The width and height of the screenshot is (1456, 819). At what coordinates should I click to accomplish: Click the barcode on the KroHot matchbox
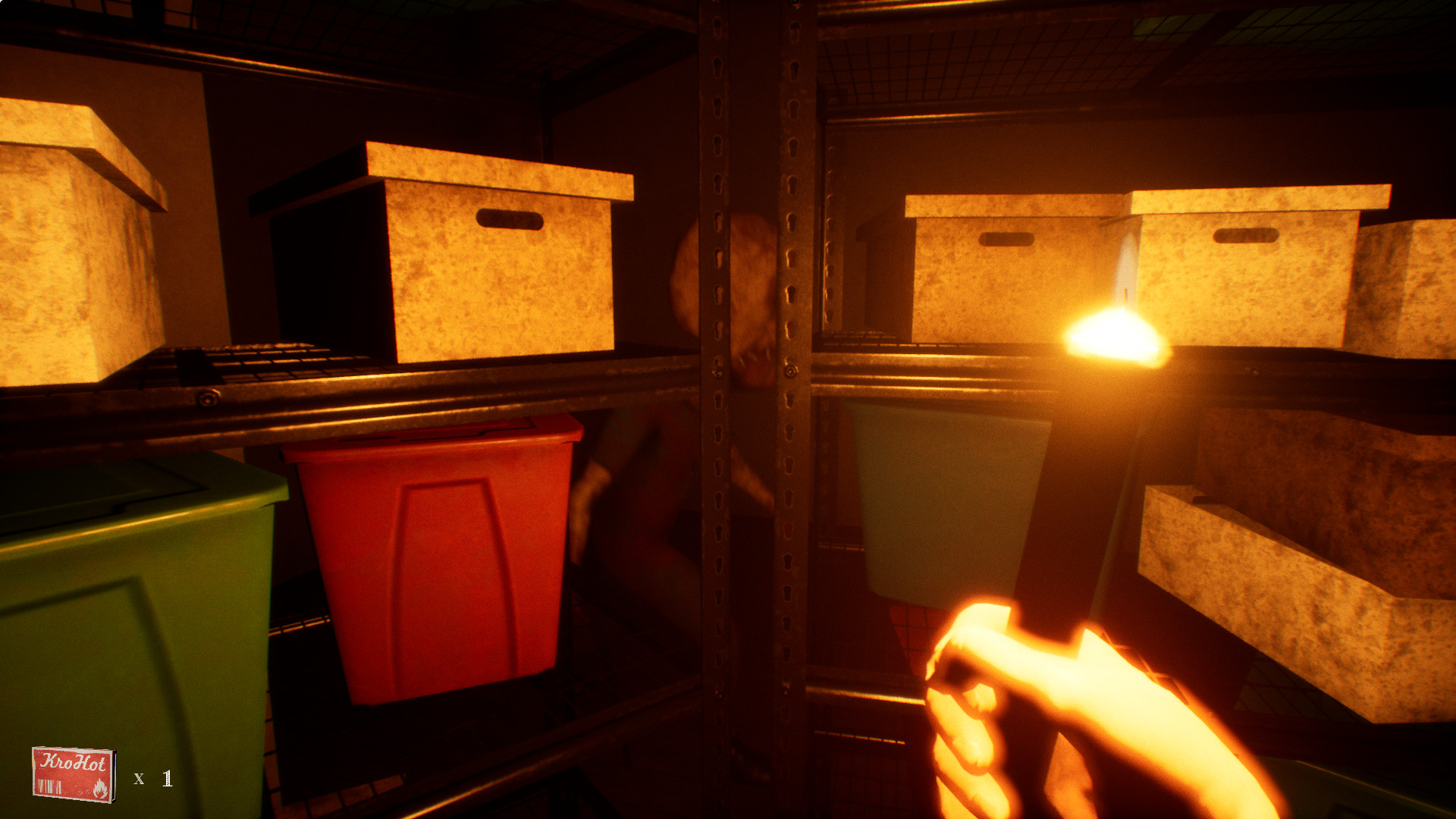coord(49,786)
